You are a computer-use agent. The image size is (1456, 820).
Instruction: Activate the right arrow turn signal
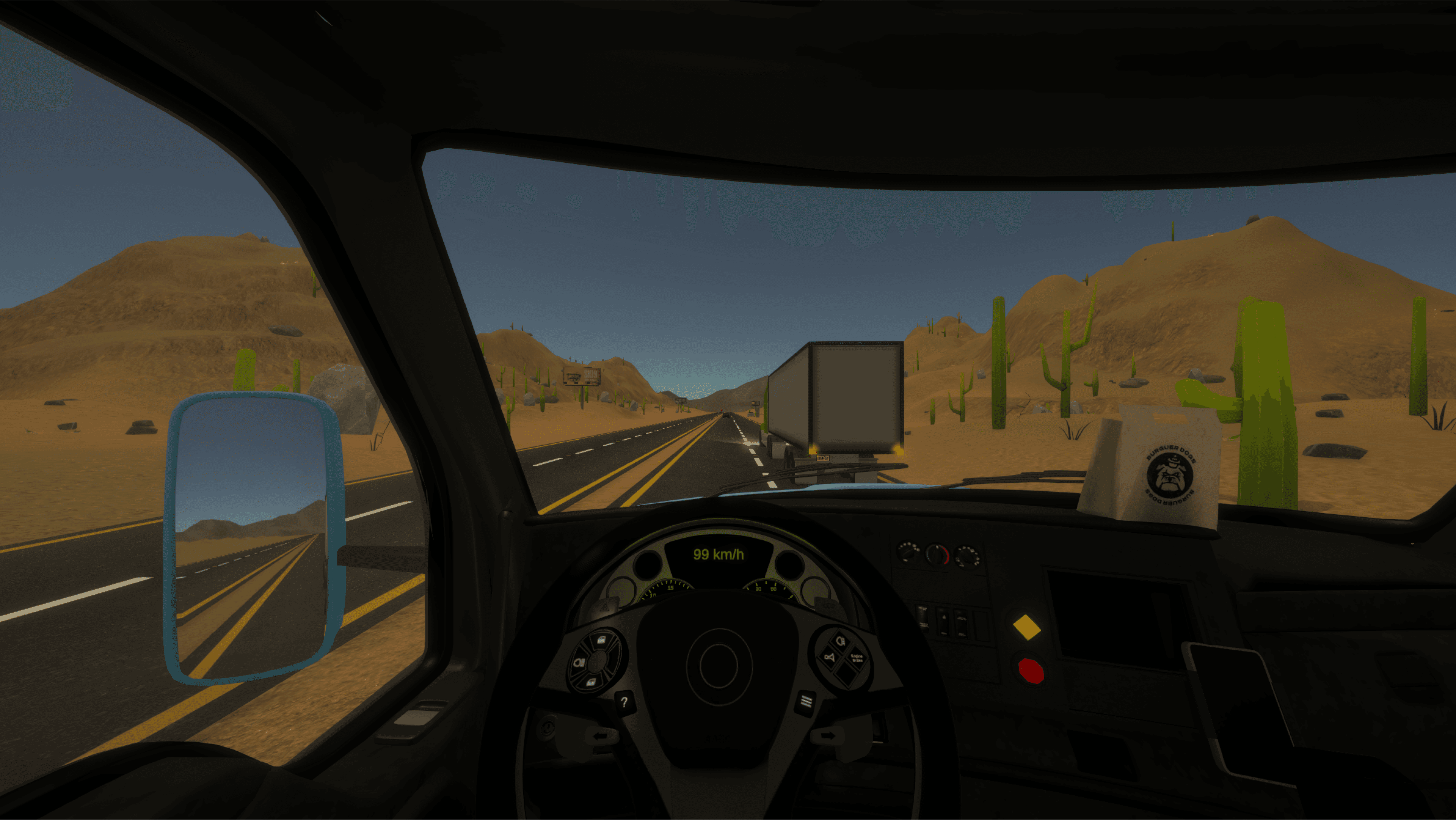tap(828, 736)
